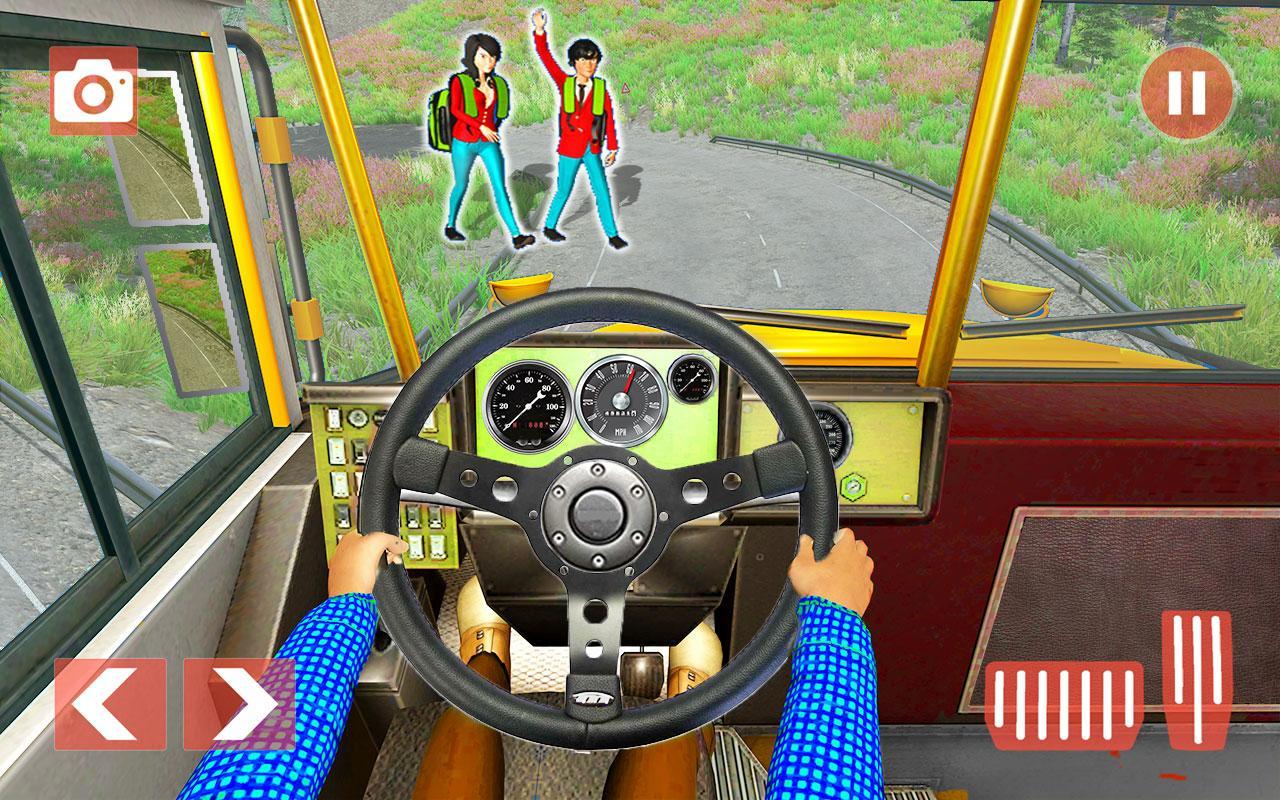This screenshot has height=800, width=1280.
Task: Click the hexagonal knob on the green dashboard
Action: (x=855, y=485)
